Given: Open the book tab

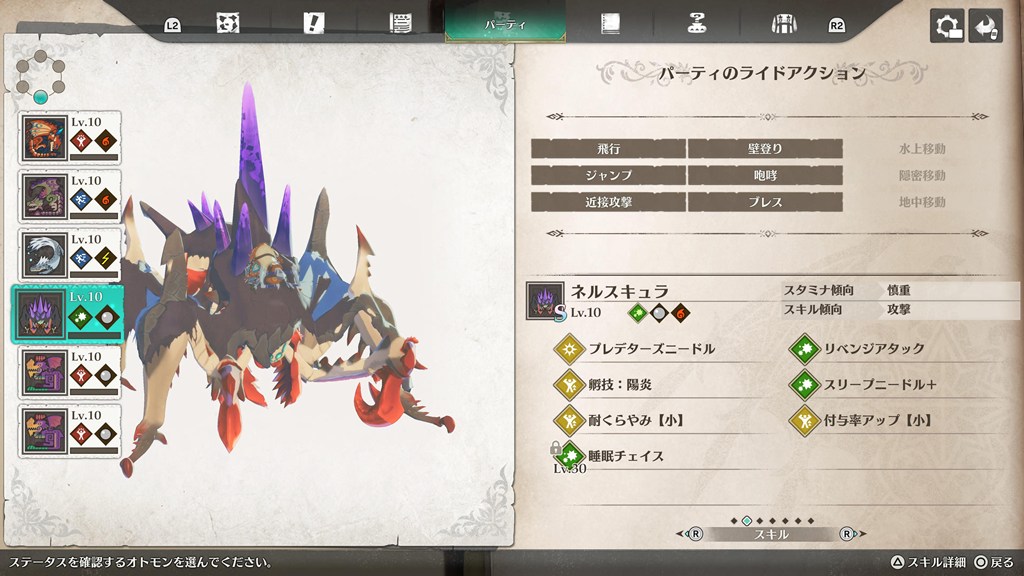Looking at the screenshot, I should (610, 23).
